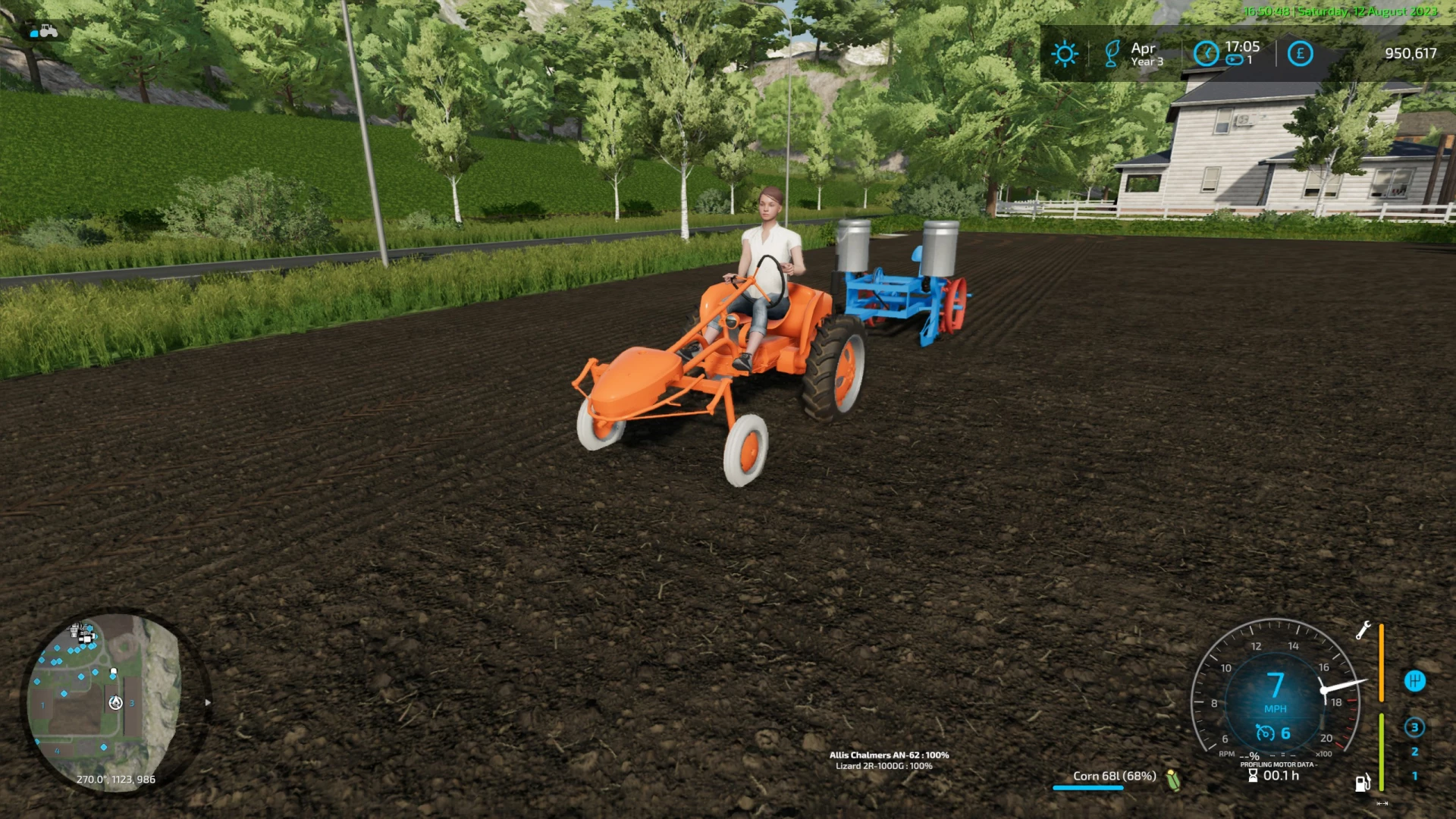The image size is (1456, 819).
Task: Select the Allis Chalmers AN-62 vehicle label
Action: click(887, 755)
